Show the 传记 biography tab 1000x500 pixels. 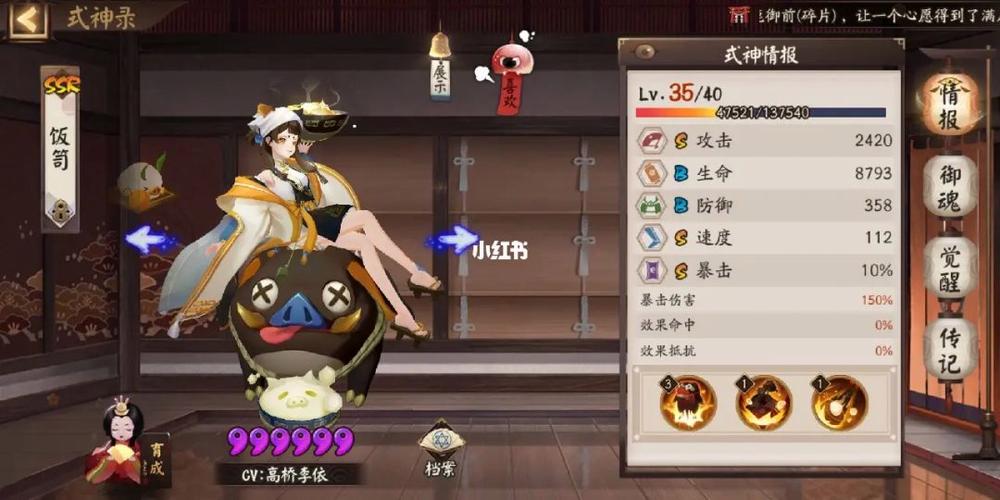point(948,347)
